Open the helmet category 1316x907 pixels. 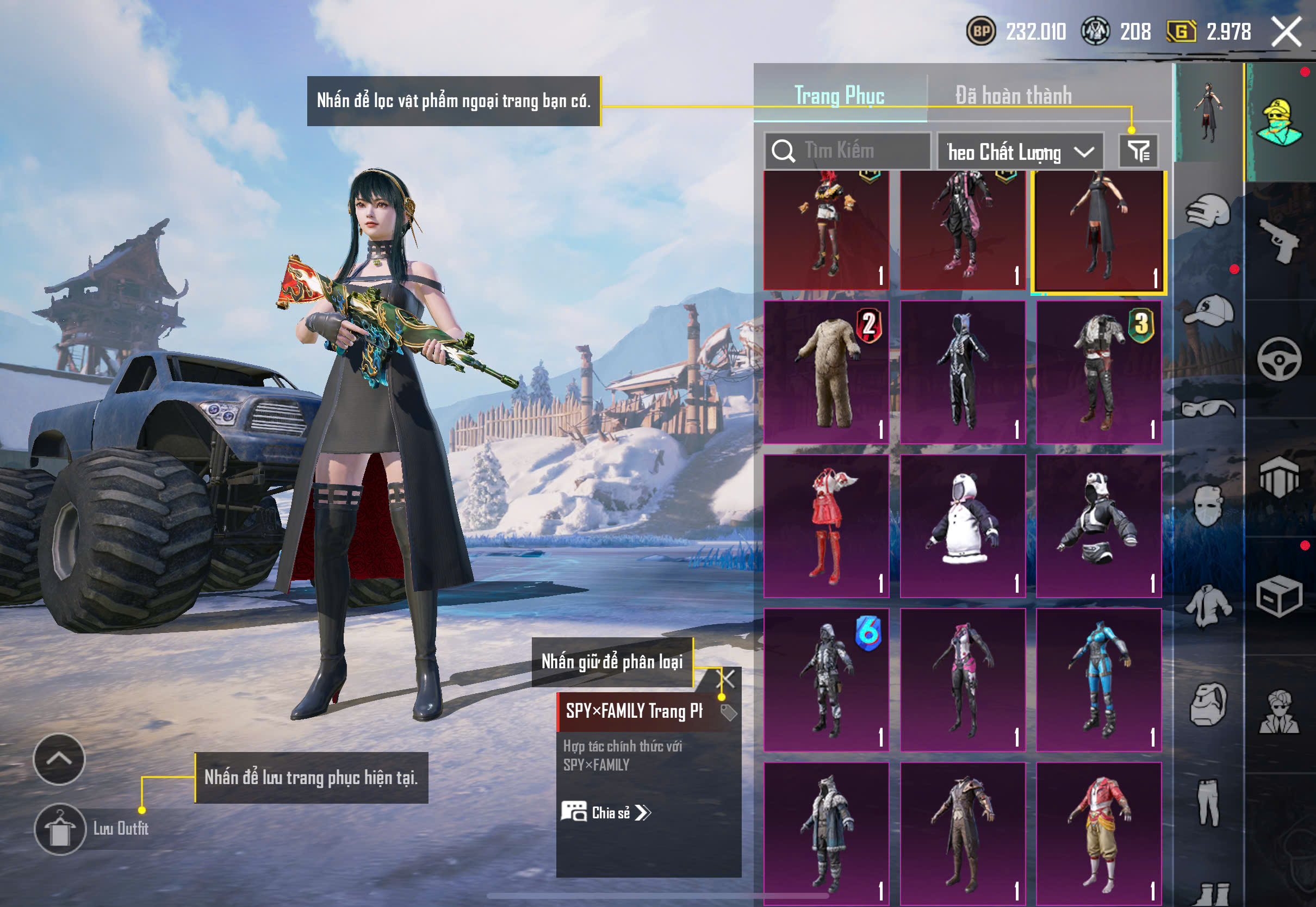point(1208,212)
